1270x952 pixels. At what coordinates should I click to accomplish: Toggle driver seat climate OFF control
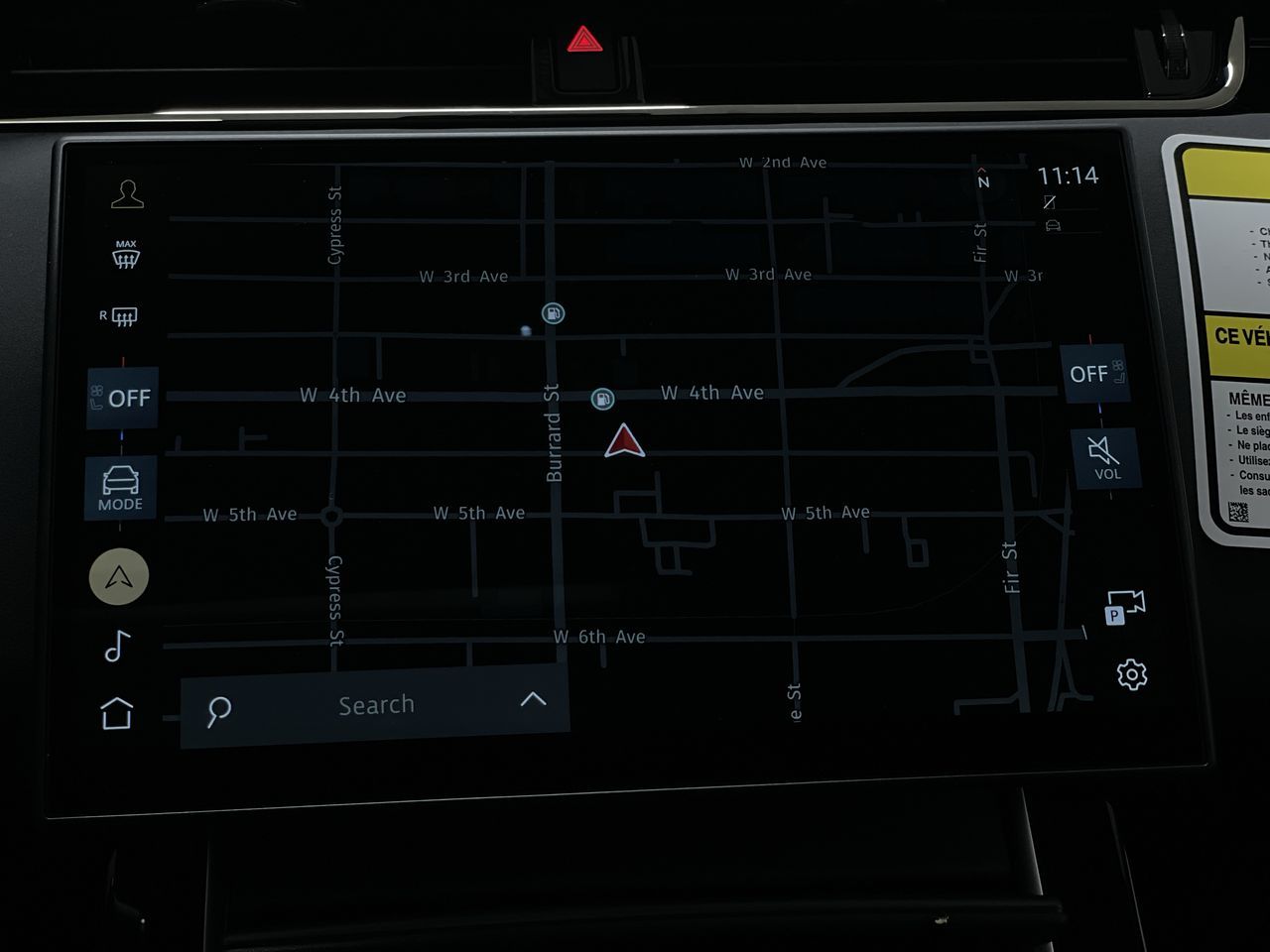click(x=121, y=398)
